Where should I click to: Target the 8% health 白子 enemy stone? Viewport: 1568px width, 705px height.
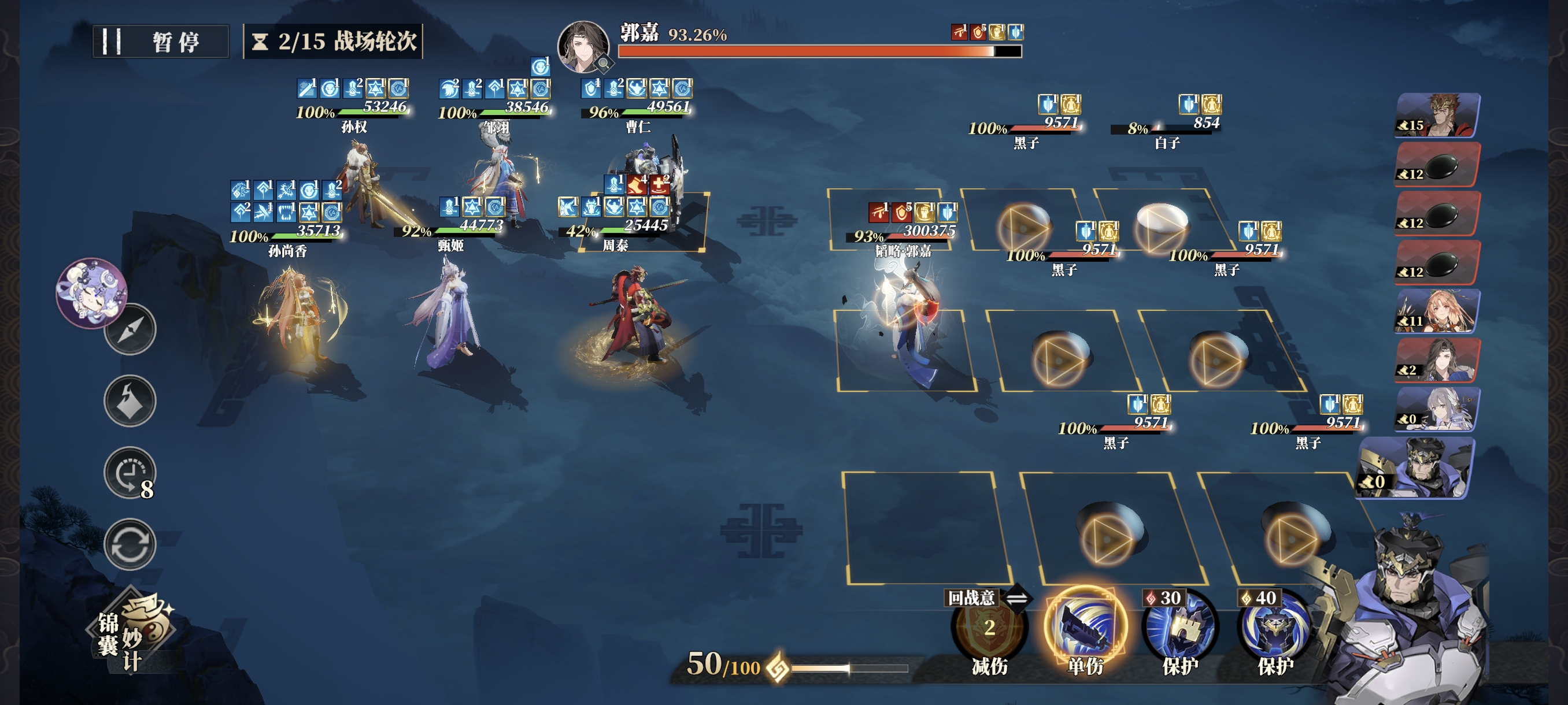(1162, 217)
